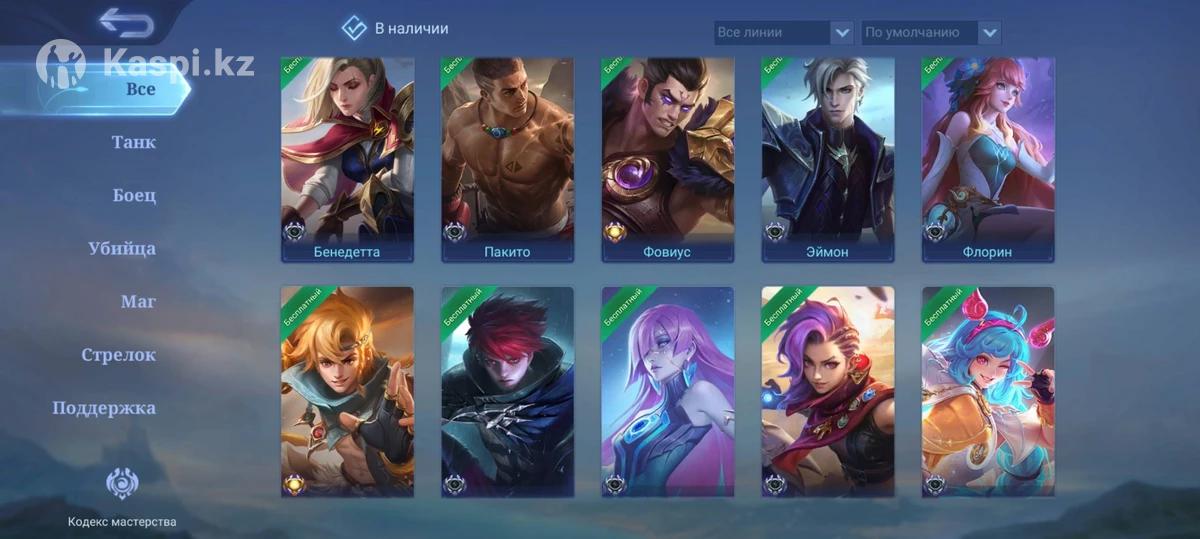Pick the Фовиус hero card
The image size is (1200, 539).
tap(667, 159)
